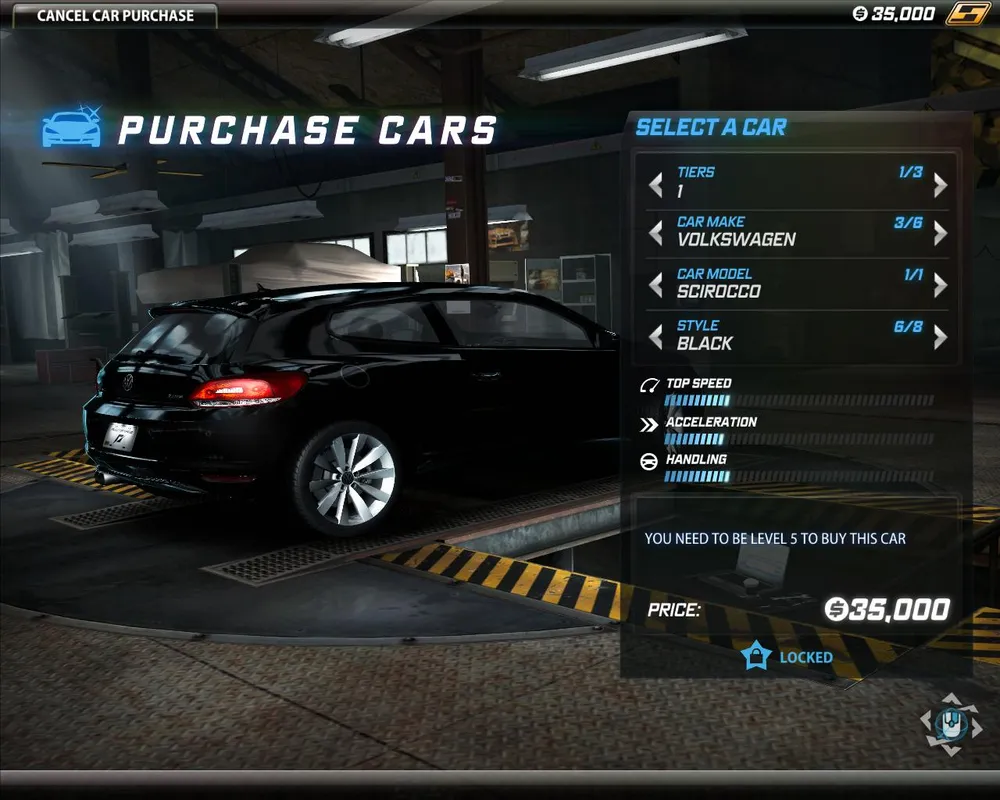
Task: Go to the previous car model
Action: (x=656, y=285)
